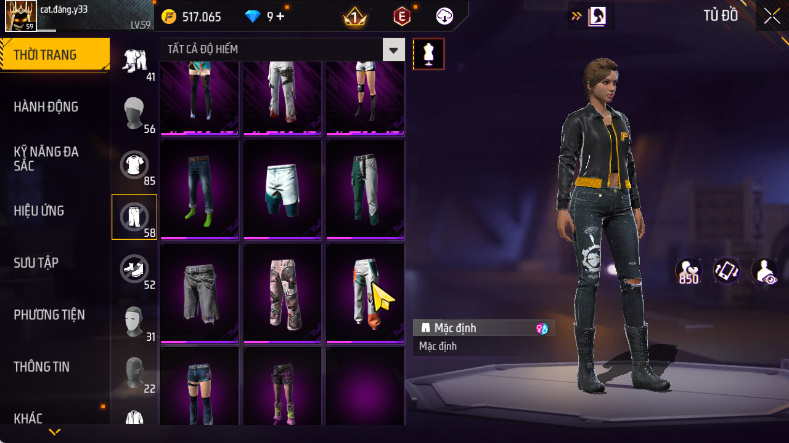The width and height of the screenshot is (789, 443).
Task: Choose the grey belted shorts item
Action: pyautogui.click(x=199, y=291)
